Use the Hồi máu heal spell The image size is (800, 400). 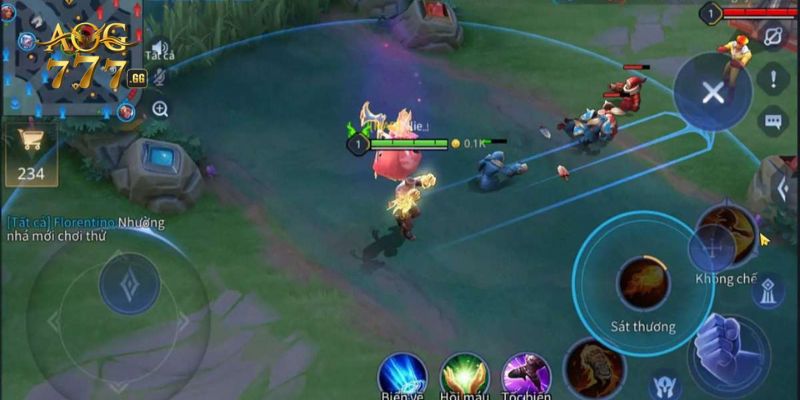pyautogui.click(x=464, y=376)
